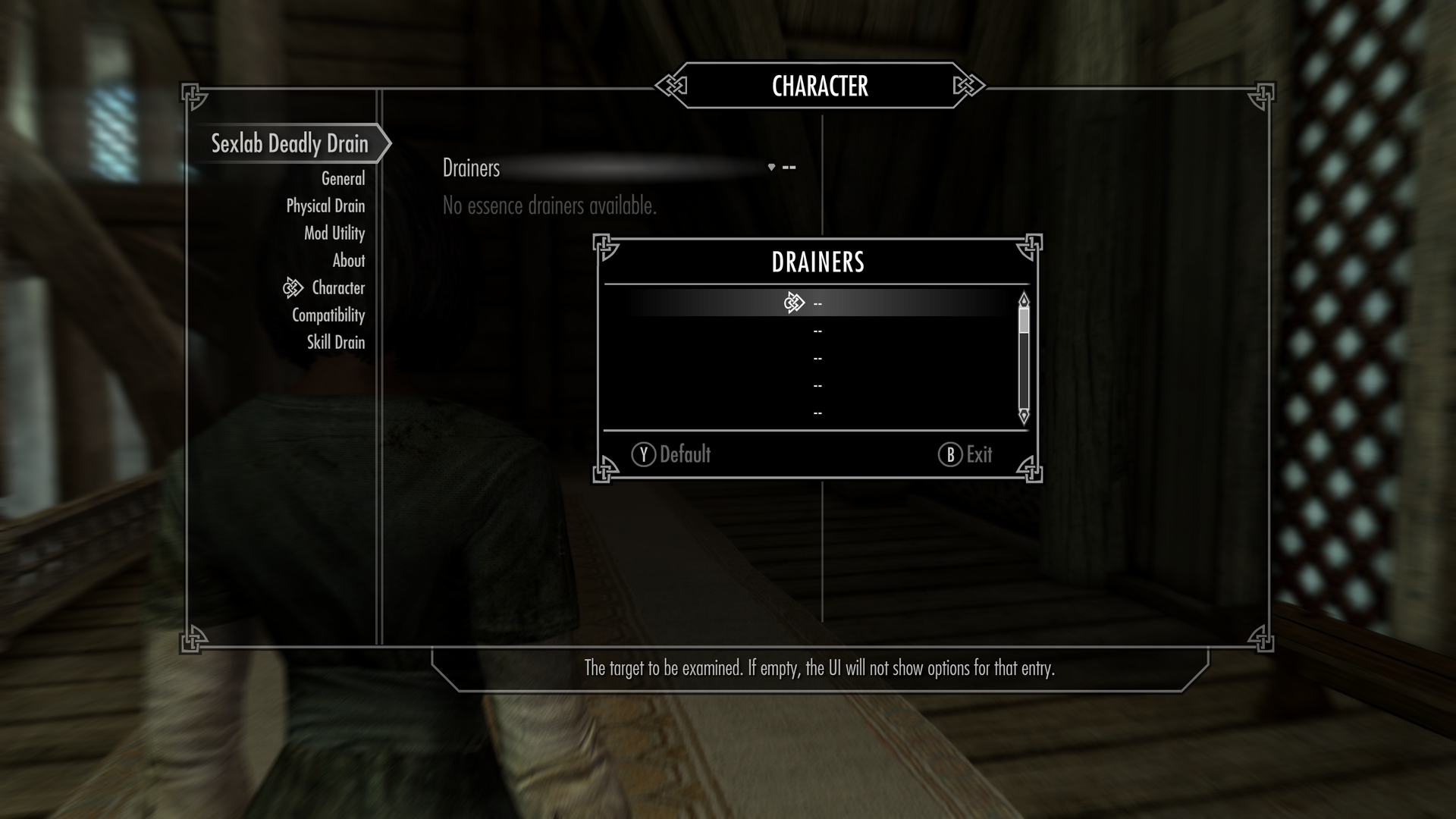Viewport: 1456px width, 819px height.
Task: Switch to the General page
Action: click(343, 177)
